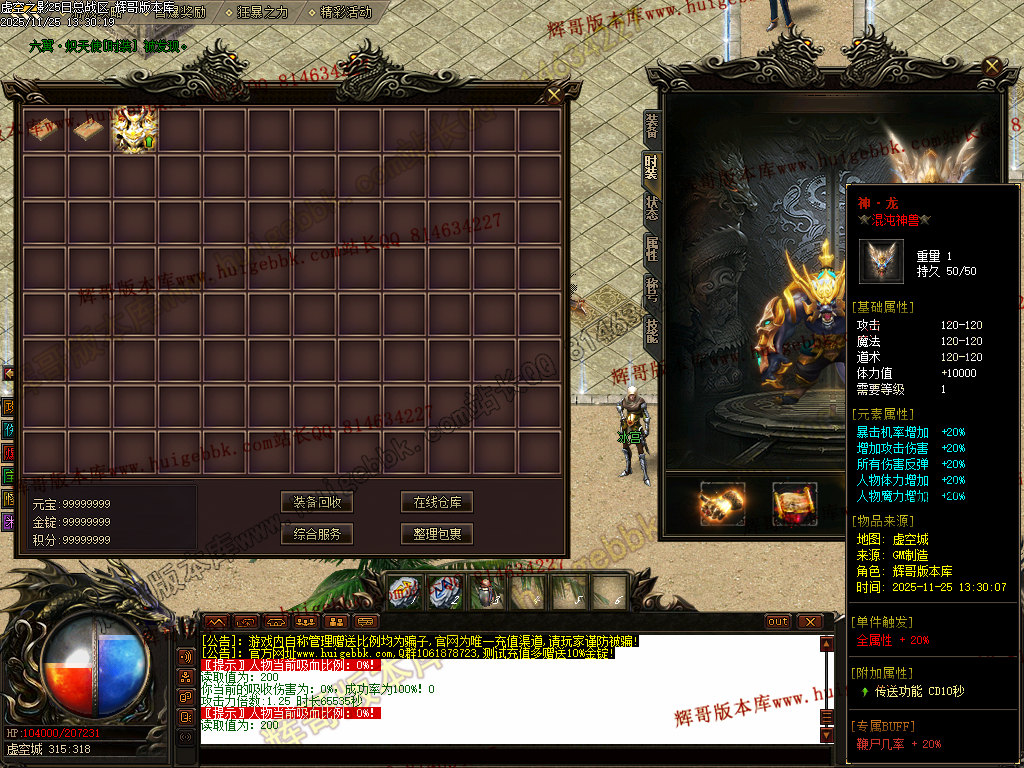Open the 技能 skills tab
Viewport: 1024px width, 768px height.
point(652,331)
